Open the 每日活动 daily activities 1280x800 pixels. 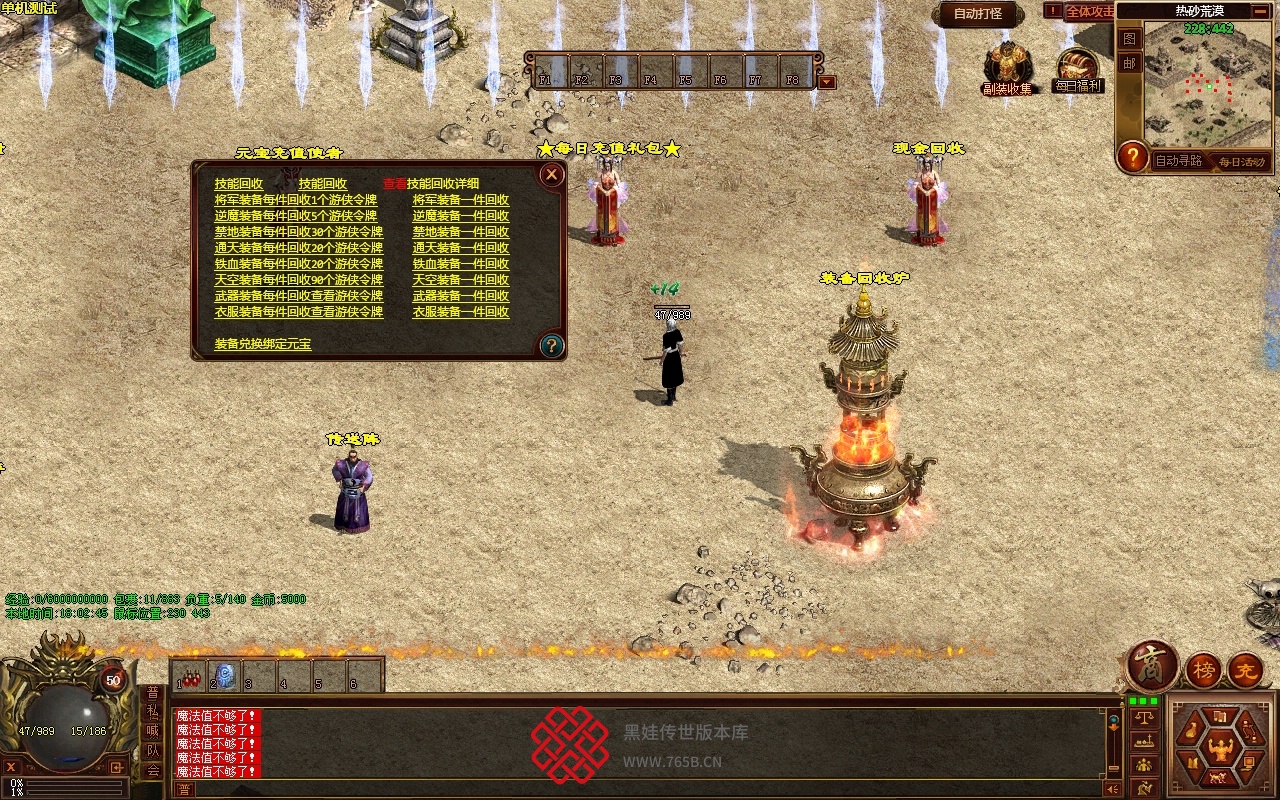pos(1240,161)
